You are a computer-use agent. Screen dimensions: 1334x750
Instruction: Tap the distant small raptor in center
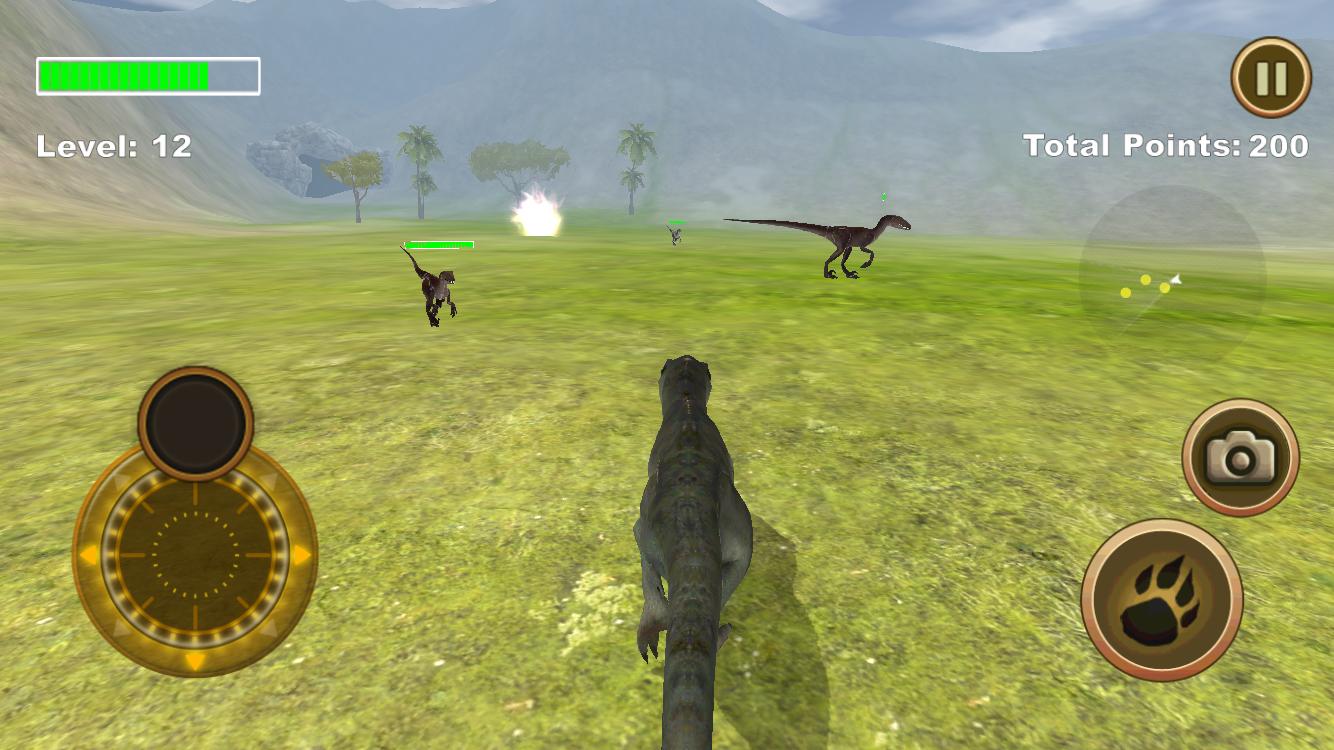tap(677, 235)
